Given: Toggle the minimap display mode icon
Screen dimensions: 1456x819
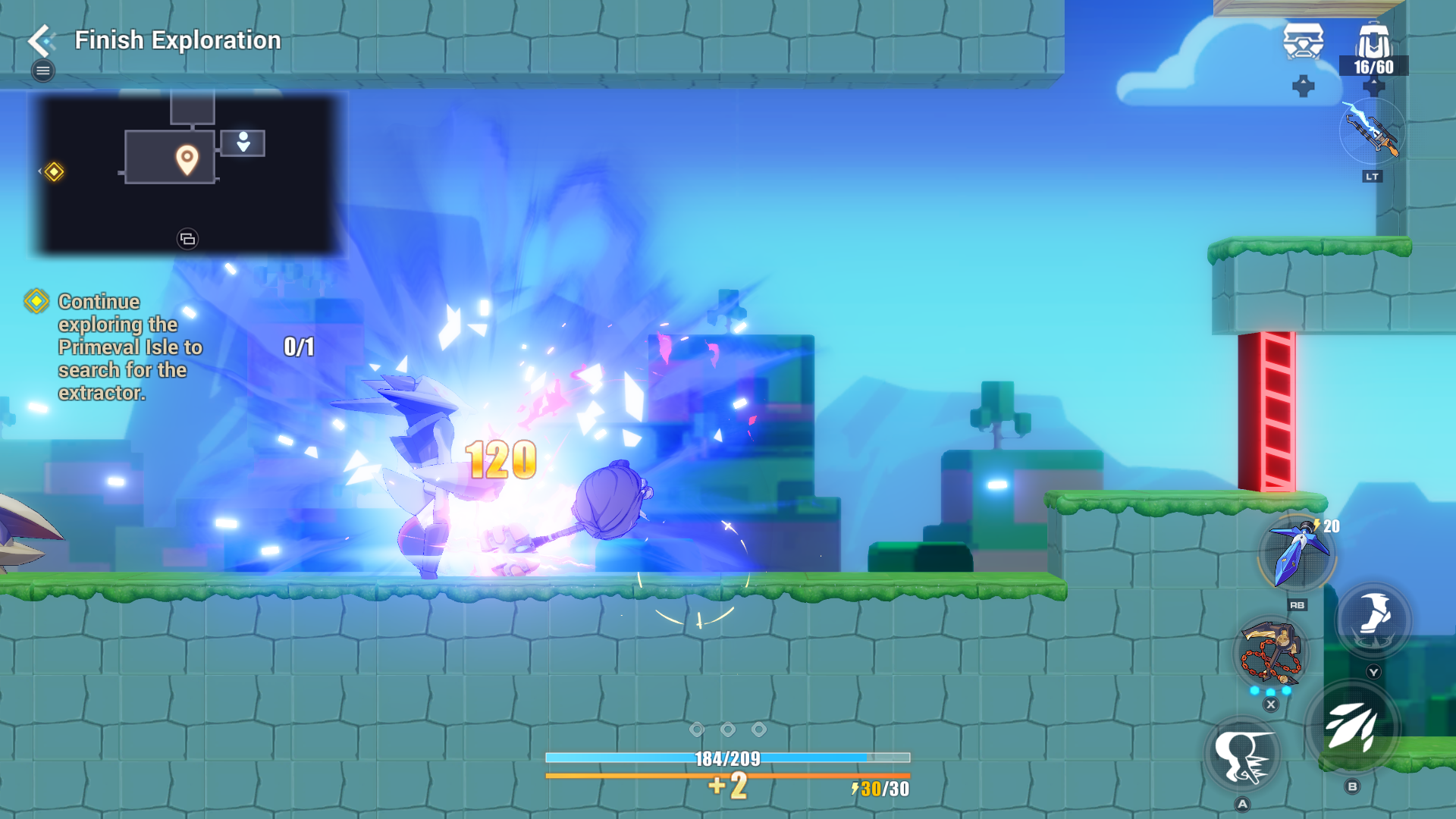Looking at the screenshot, I should [x=187, y=238].
